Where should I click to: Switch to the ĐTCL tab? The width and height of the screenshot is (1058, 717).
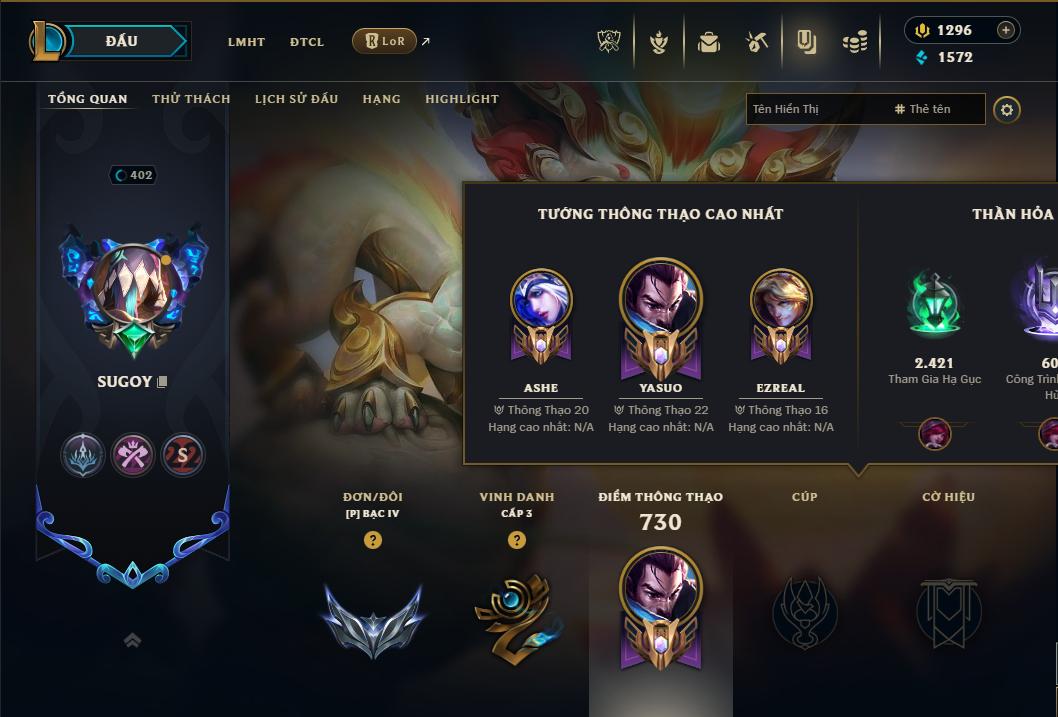[307, 42]
